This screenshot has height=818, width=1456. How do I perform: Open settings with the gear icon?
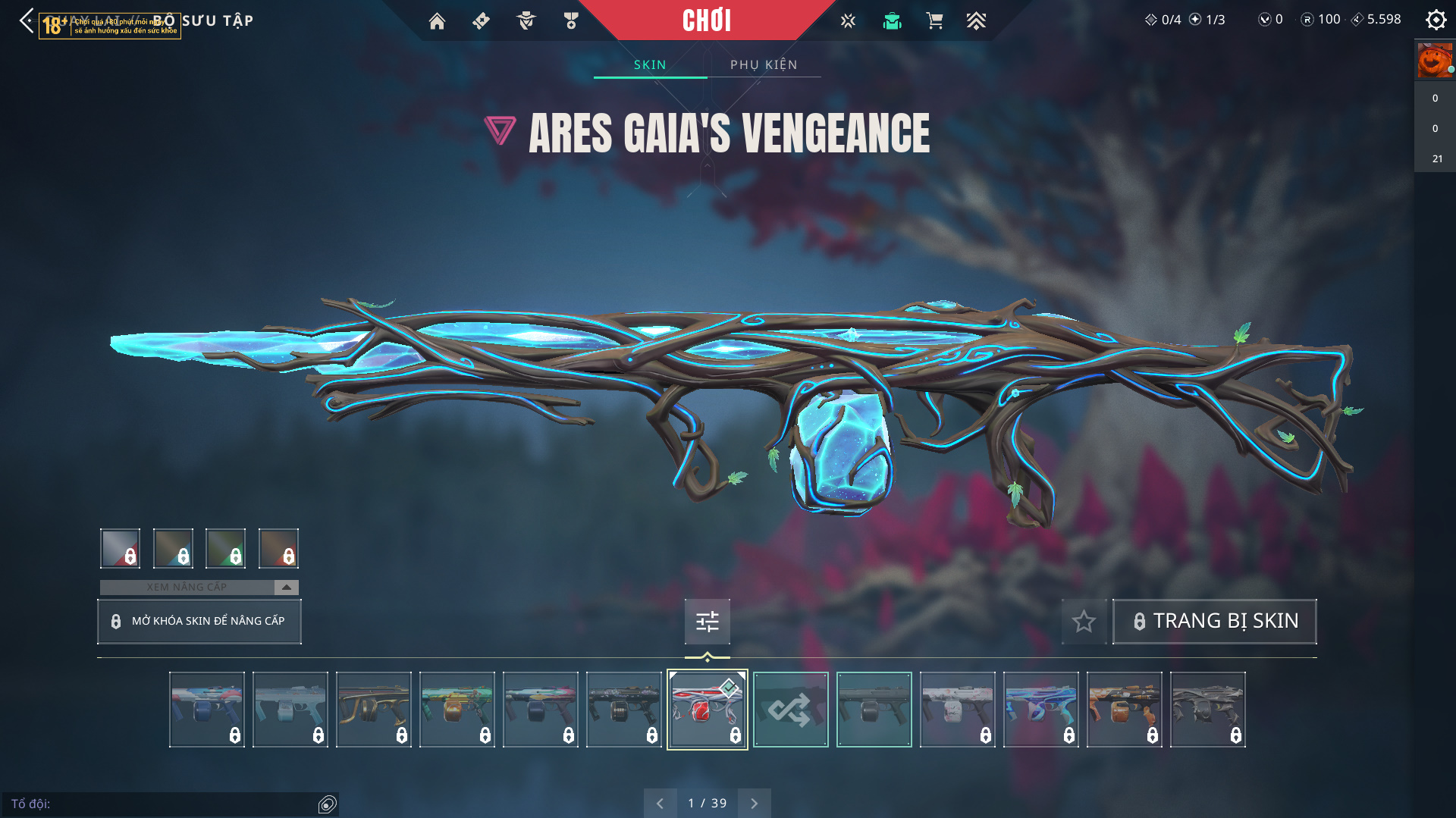(x=1436, y=20)
